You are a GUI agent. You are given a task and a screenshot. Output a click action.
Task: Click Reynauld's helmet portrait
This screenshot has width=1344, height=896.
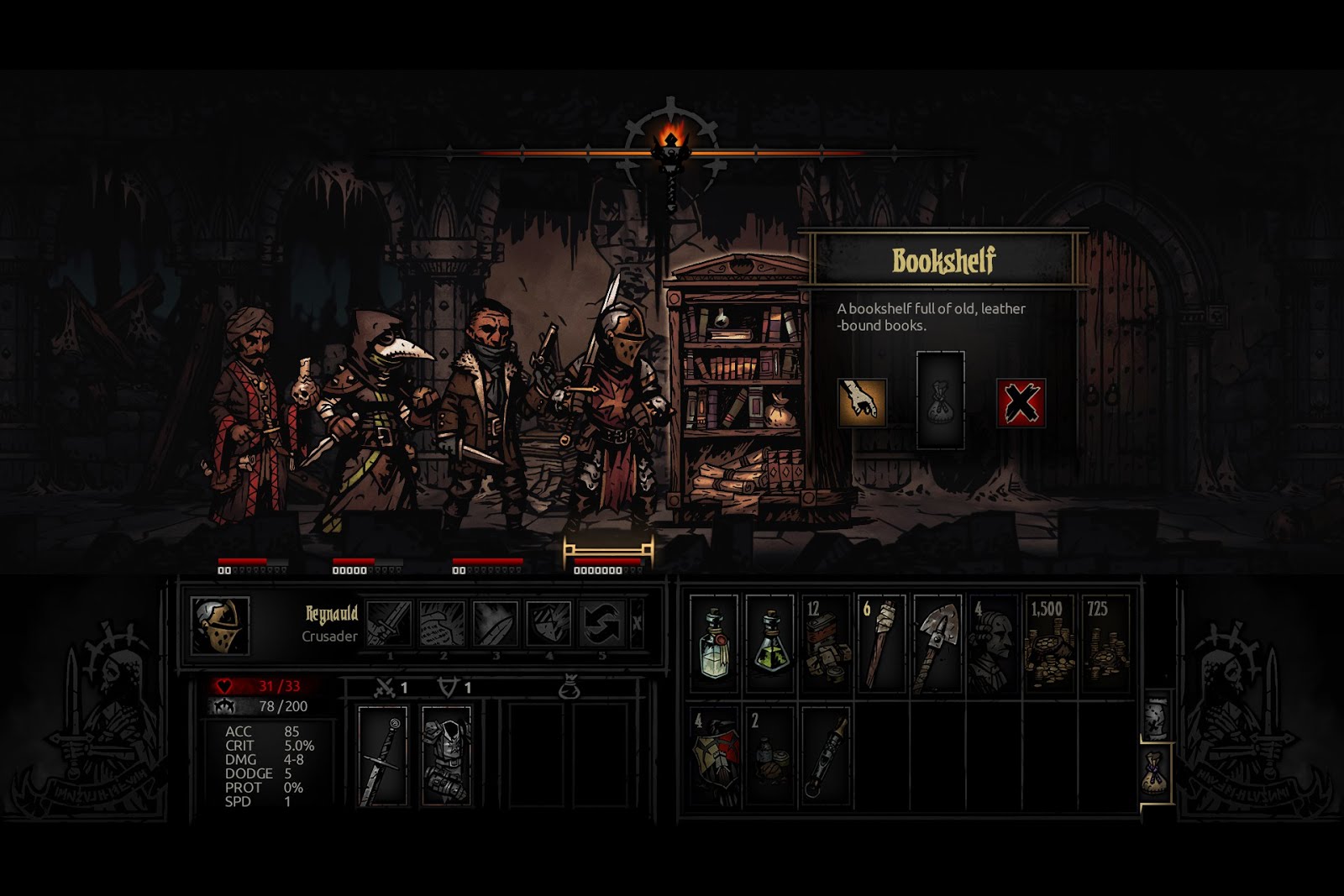(219, 626)
